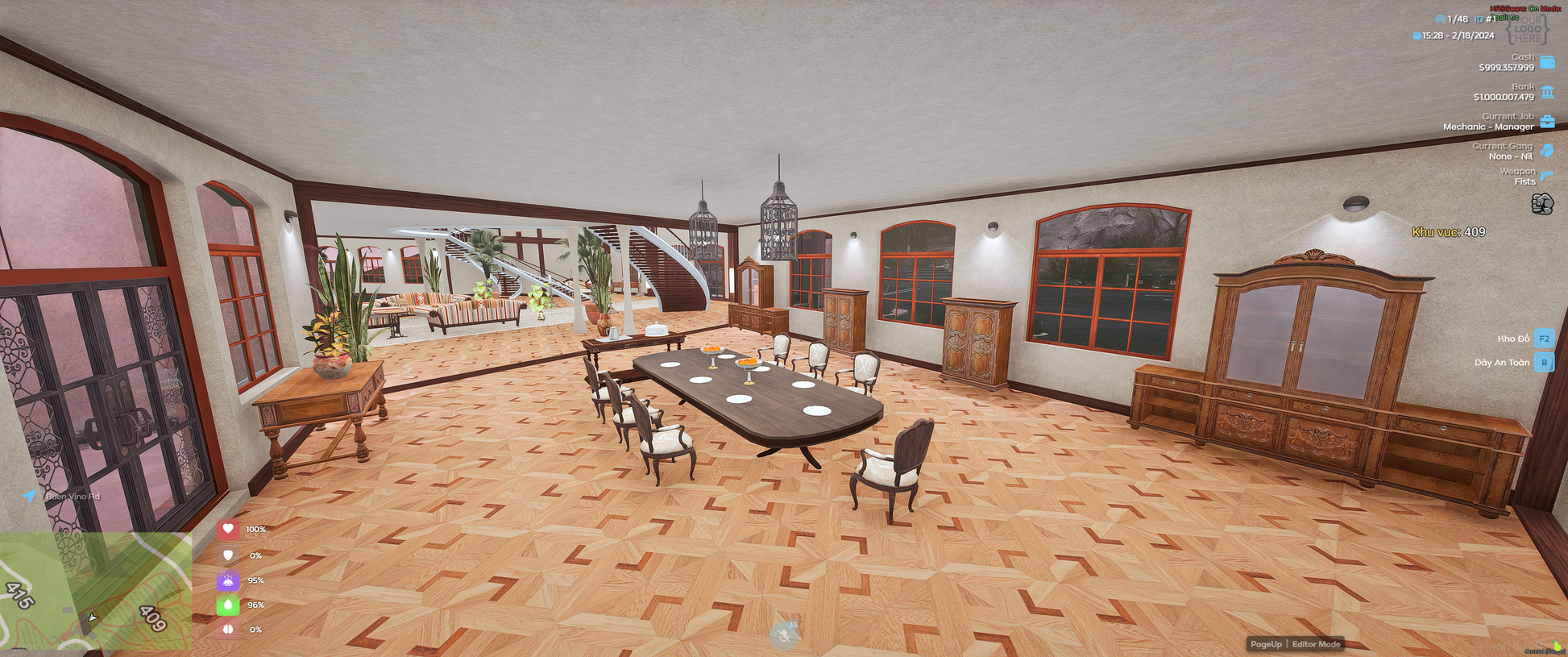This screenshot has height=657, width=1568.
Task: Select the Weapon pistol icon
Action: [1547, 176]
